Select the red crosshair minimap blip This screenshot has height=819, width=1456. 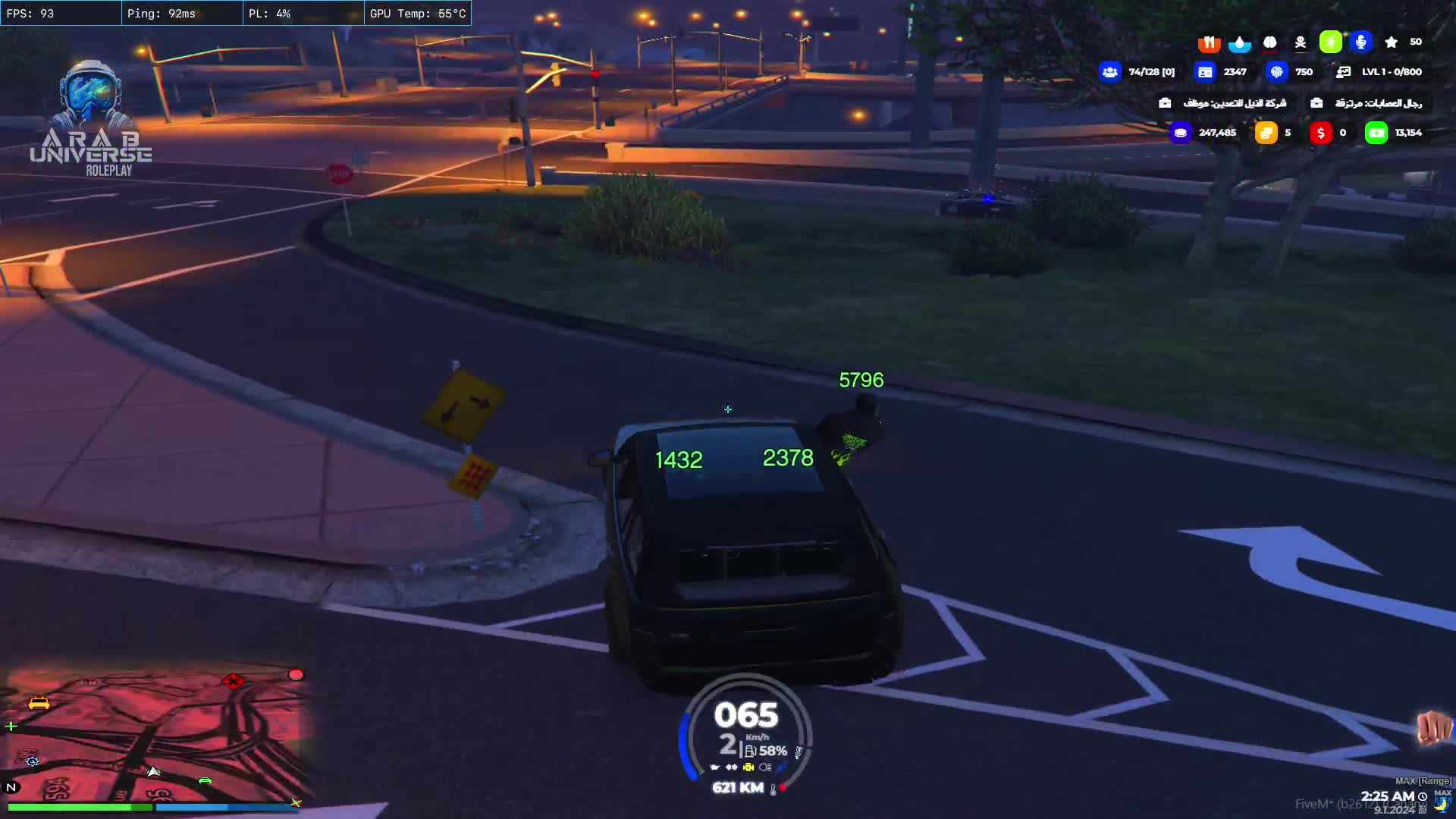coord(233,681)
